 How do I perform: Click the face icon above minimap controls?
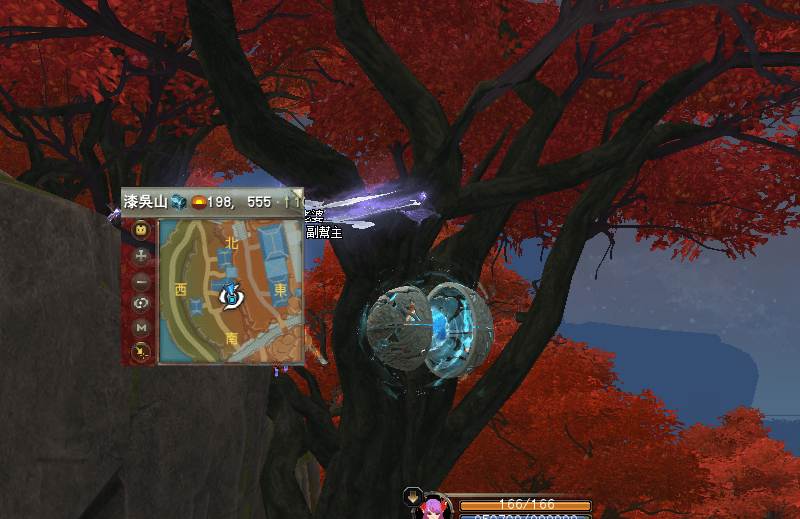[x=141, y=231]
